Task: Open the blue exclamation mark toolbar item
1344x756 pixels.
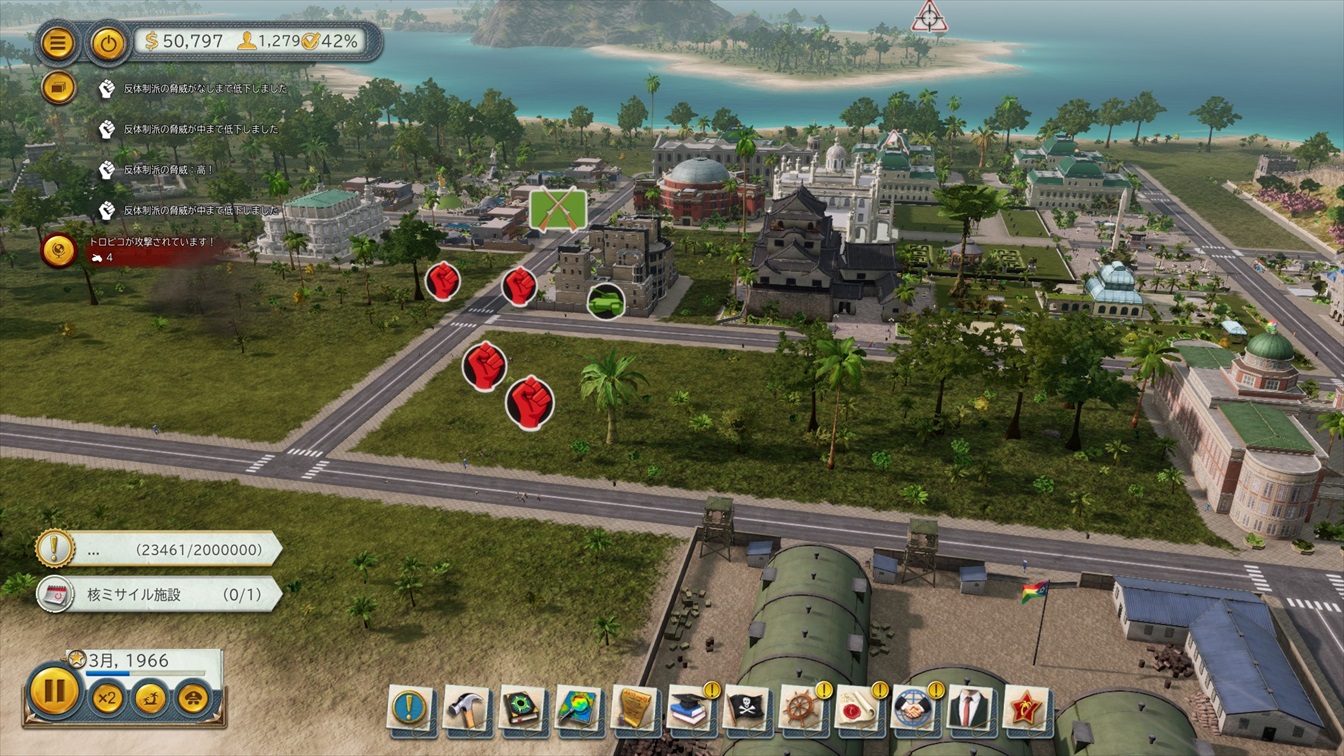Action: [410, 708]
